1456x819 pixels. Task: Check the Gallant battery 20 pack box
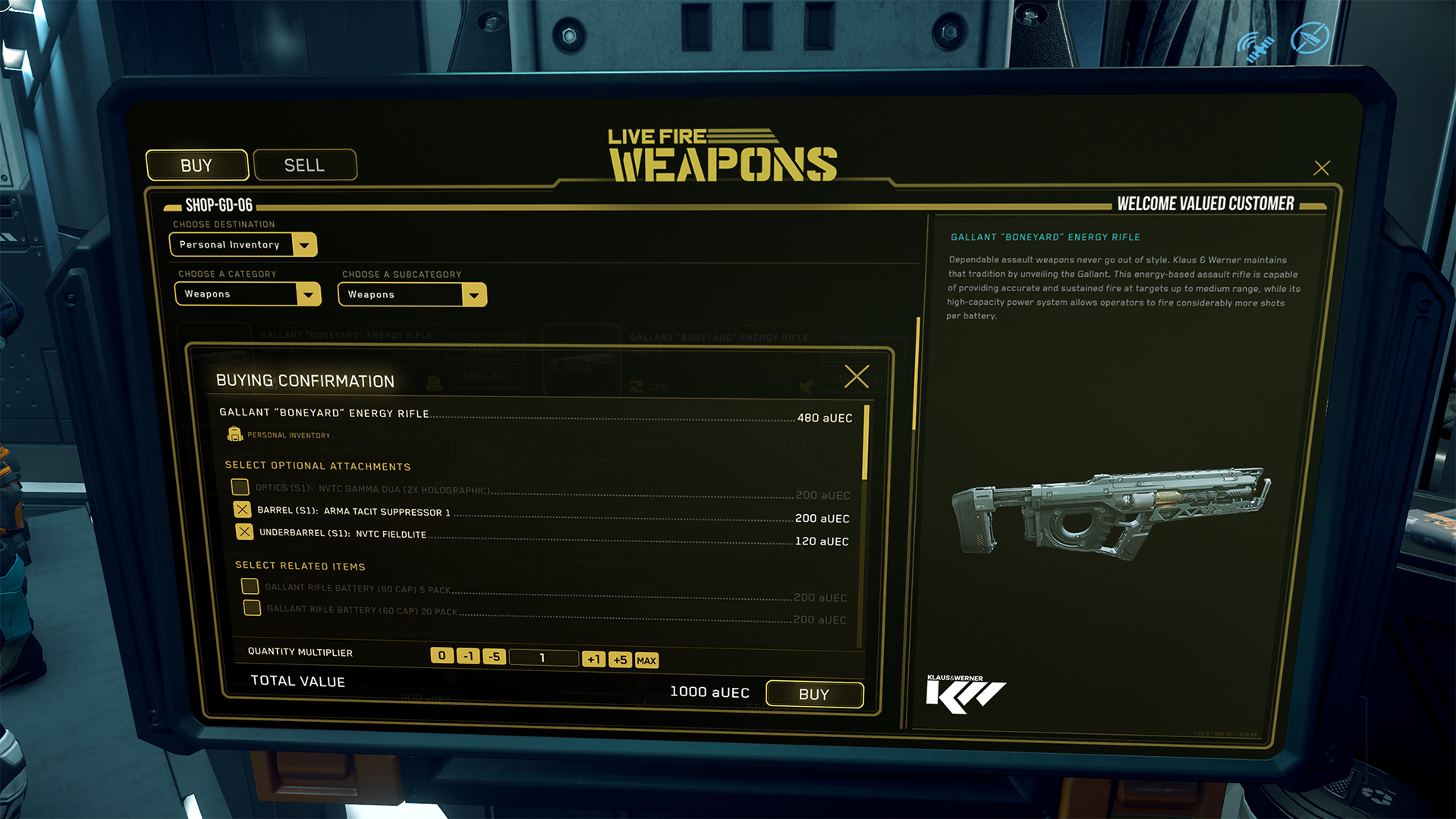252,607
